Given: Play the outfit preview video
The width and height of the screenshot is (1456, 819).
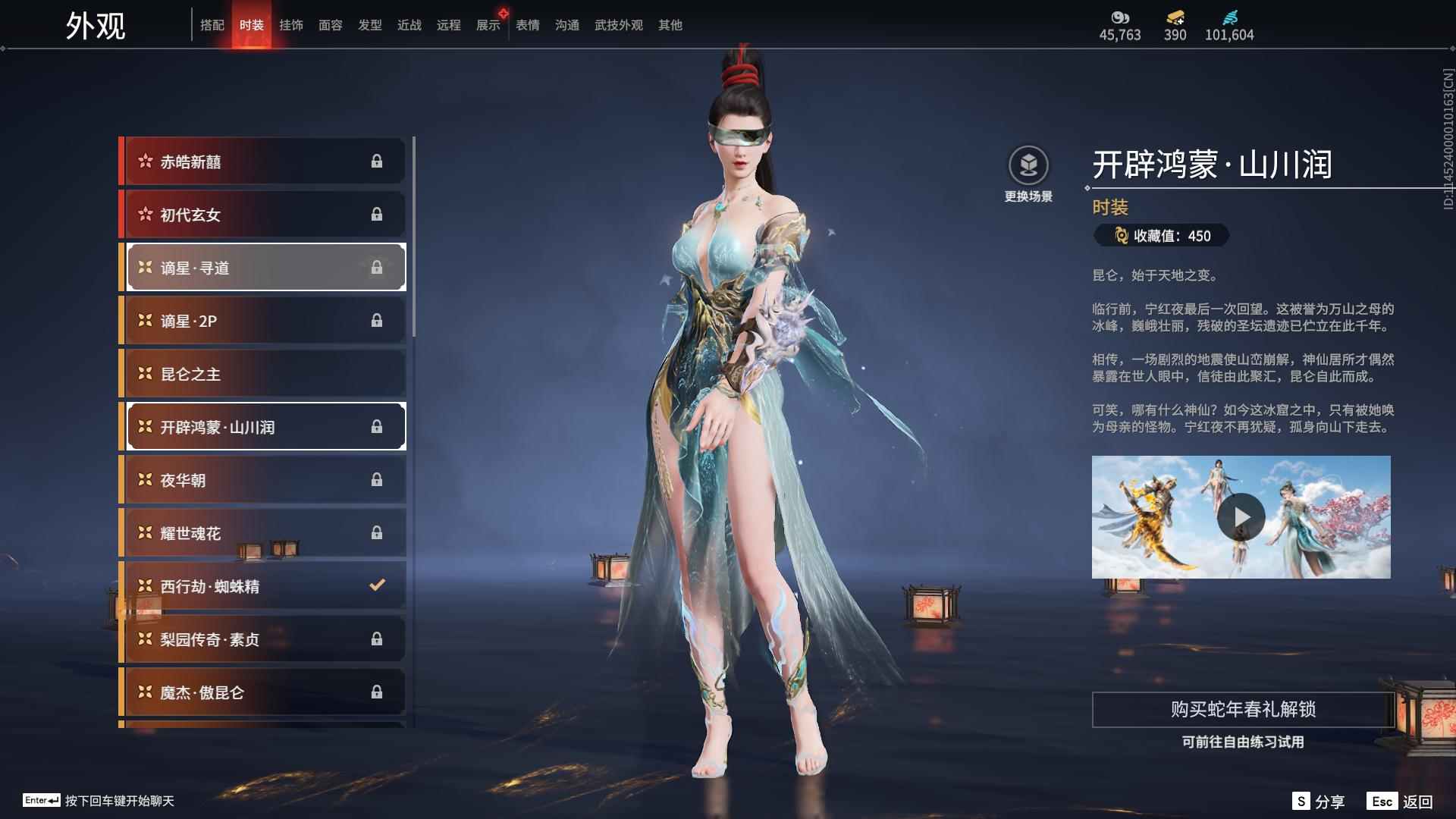Looking at the screenshot, I should [1241, 516].
